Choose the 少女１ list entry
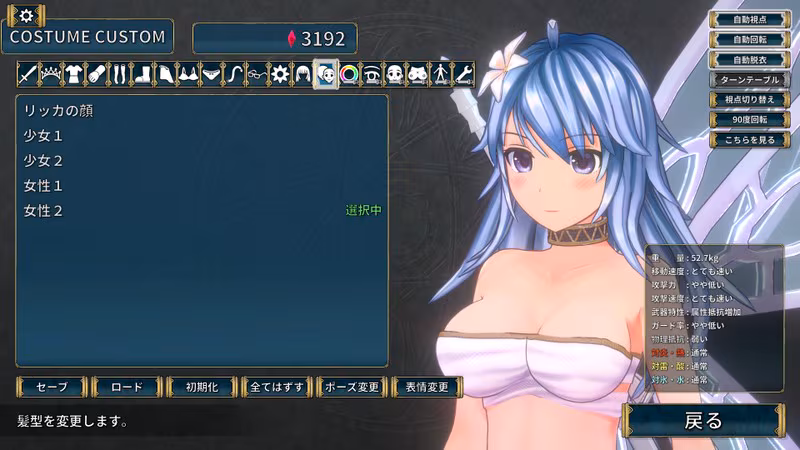Viewport: 800px width, 450px height. point(44,135)
